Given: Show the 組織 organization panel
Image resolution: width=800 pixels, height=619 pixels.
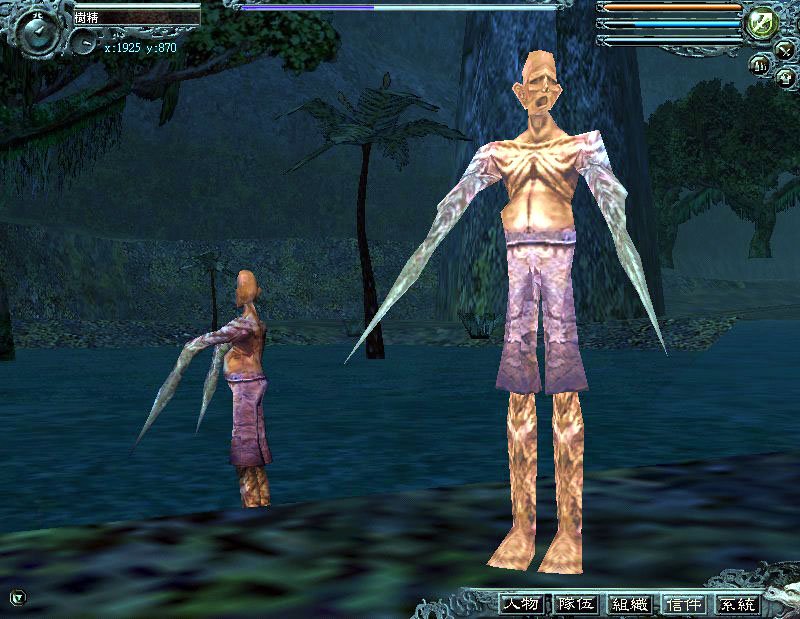Looking at the screenshot, I should (x=631, y=604).
